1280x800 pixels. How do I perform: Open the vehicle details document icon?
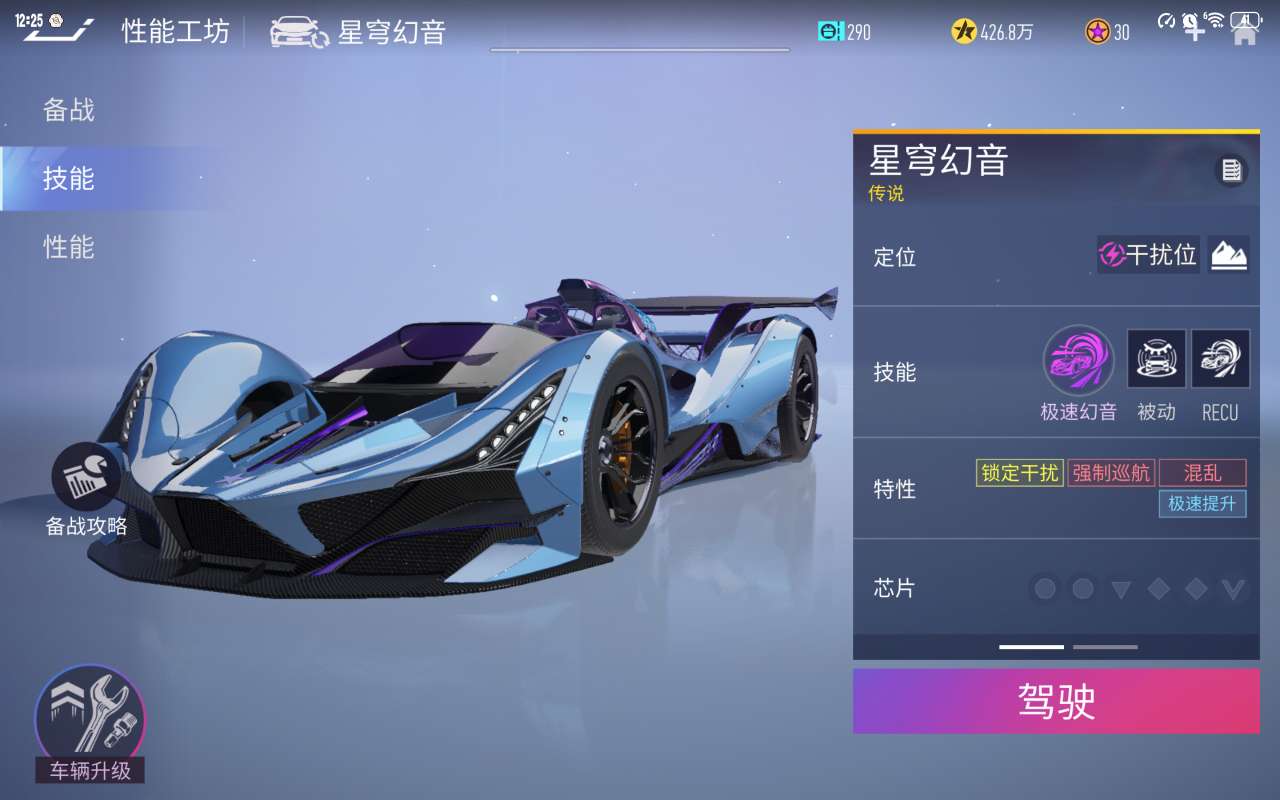1231,171
